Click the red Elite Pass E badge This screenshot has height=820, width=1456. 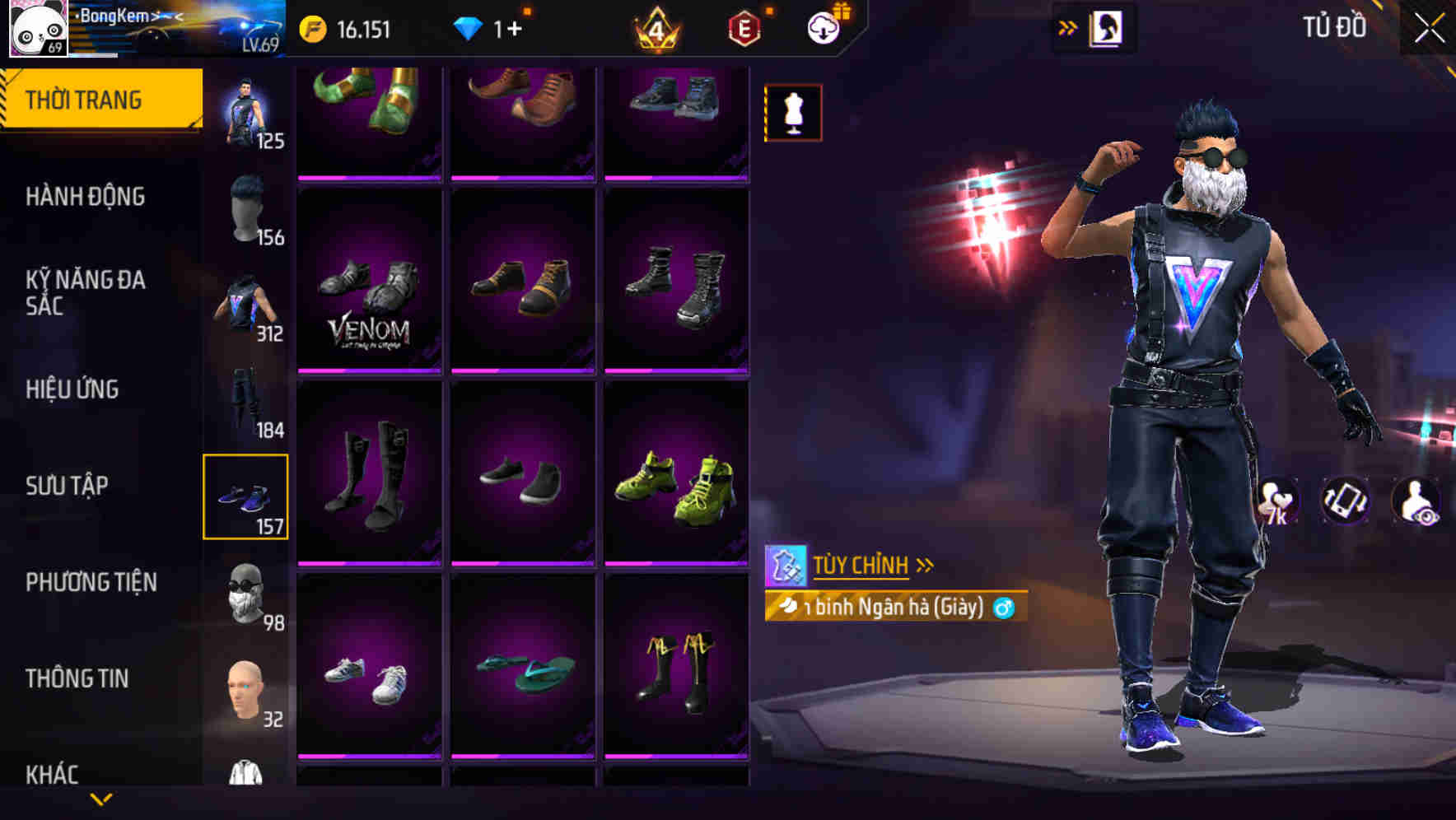point(742,27)
